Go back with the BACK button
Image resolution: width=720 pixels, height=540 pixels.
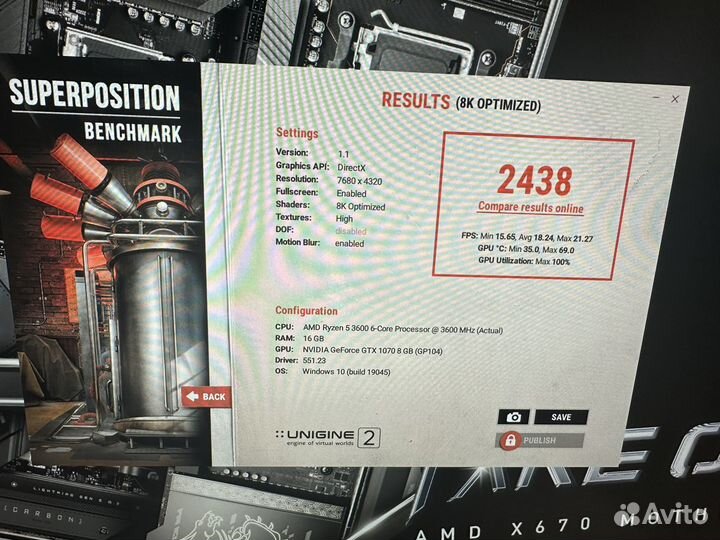pos(206,396)
